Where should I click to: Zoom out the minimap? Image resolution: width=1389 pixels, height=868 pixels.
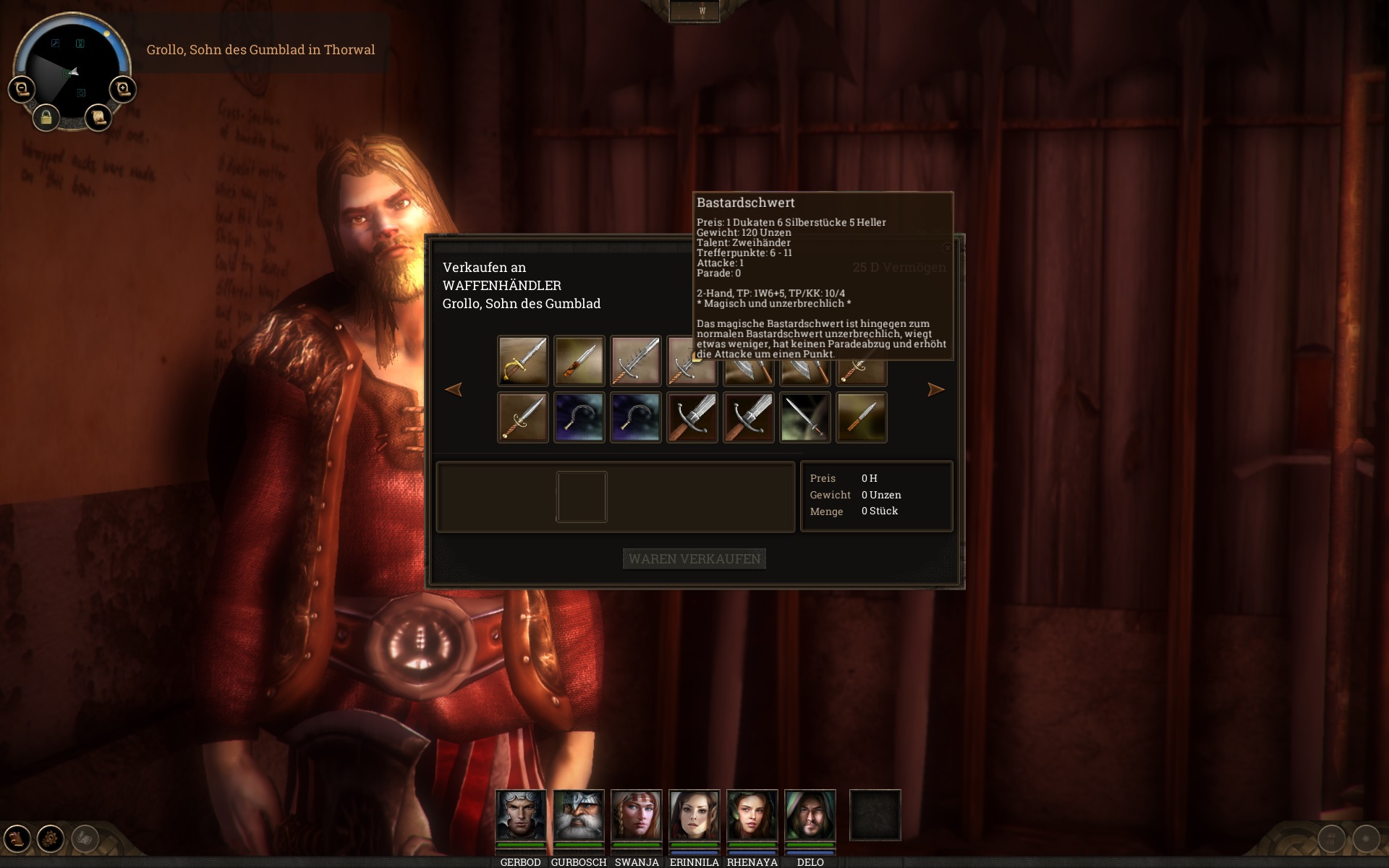coord(22,90)
